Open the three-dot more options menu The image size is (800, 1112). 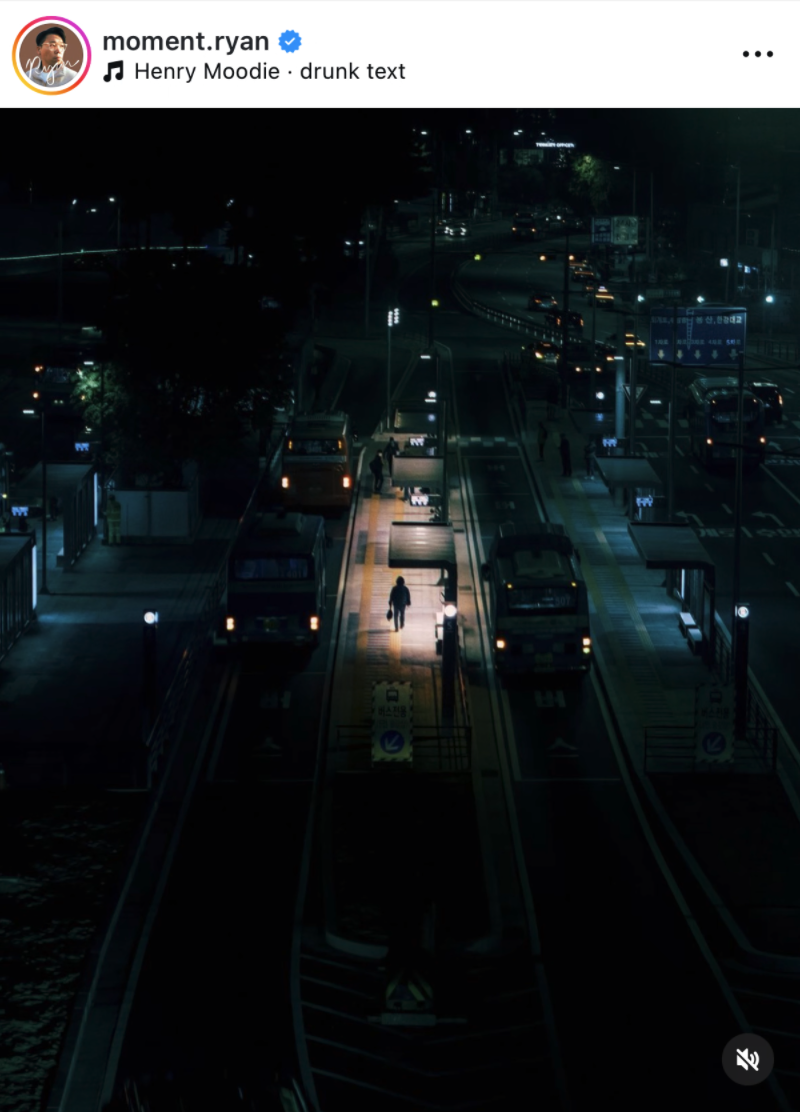pos(757,54)
